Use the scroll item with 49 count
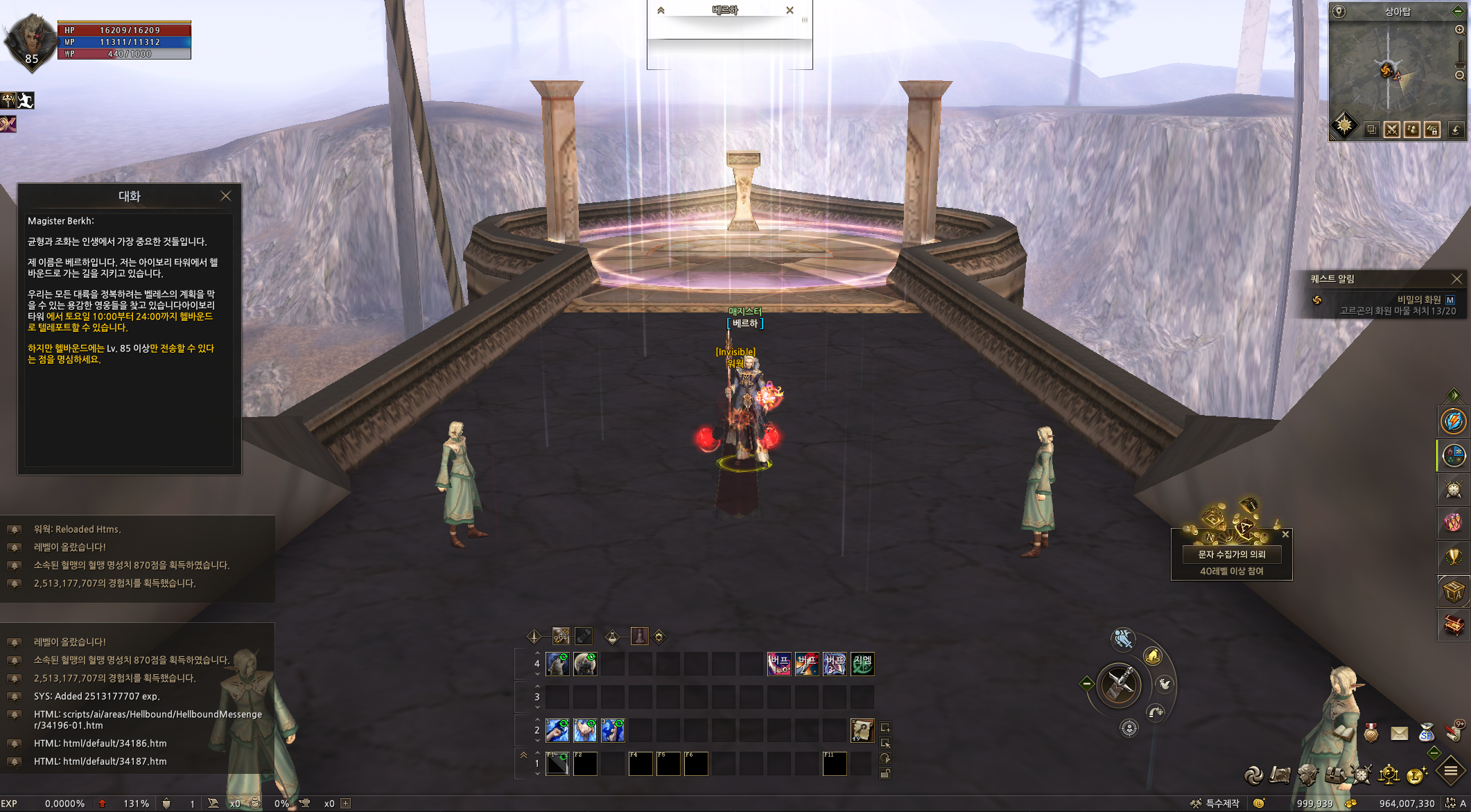Viewport: 1471px width, 812px height. (862, 730)
